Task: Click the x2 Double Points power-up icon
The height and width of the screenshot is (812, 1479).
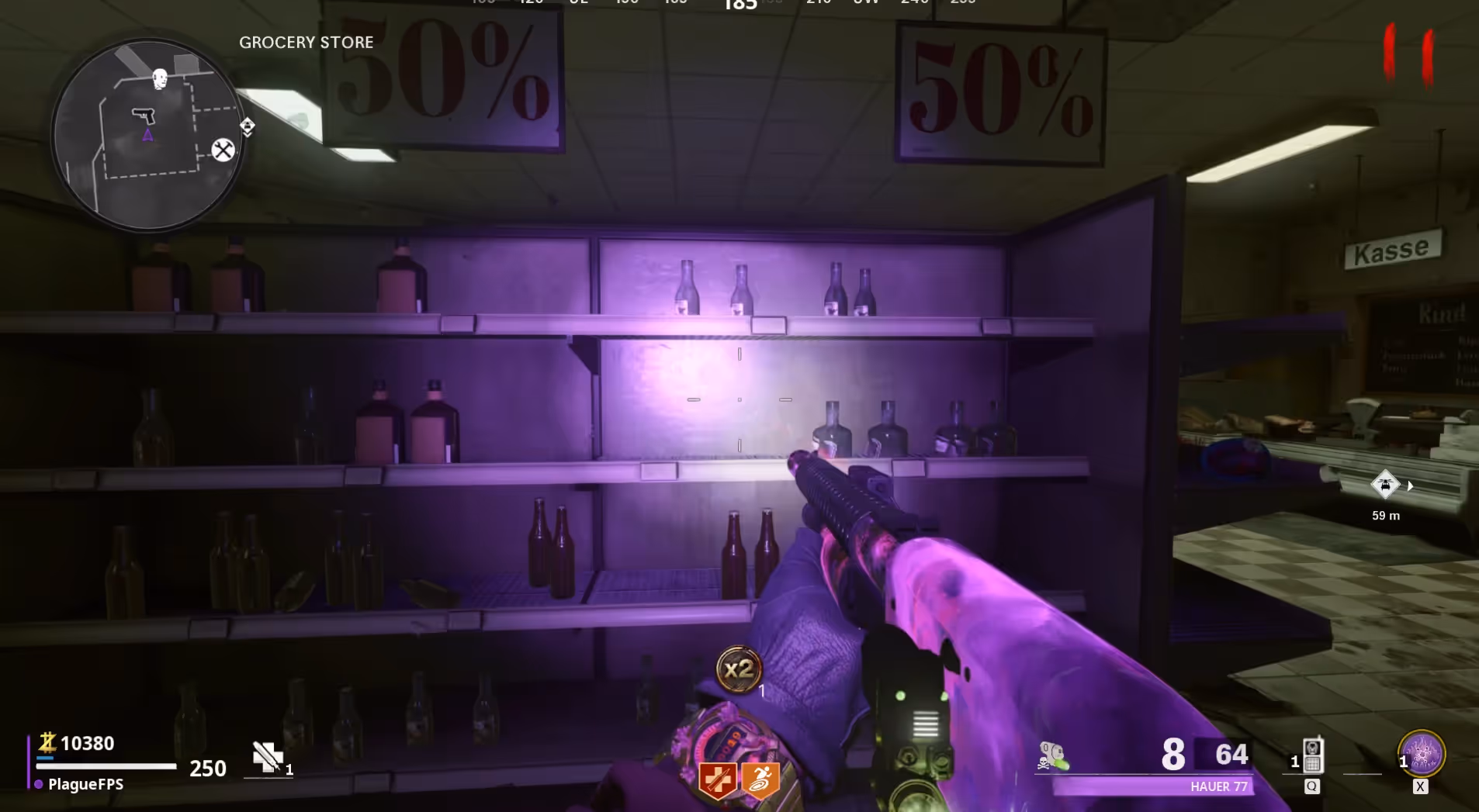Action: coord(738,669)
